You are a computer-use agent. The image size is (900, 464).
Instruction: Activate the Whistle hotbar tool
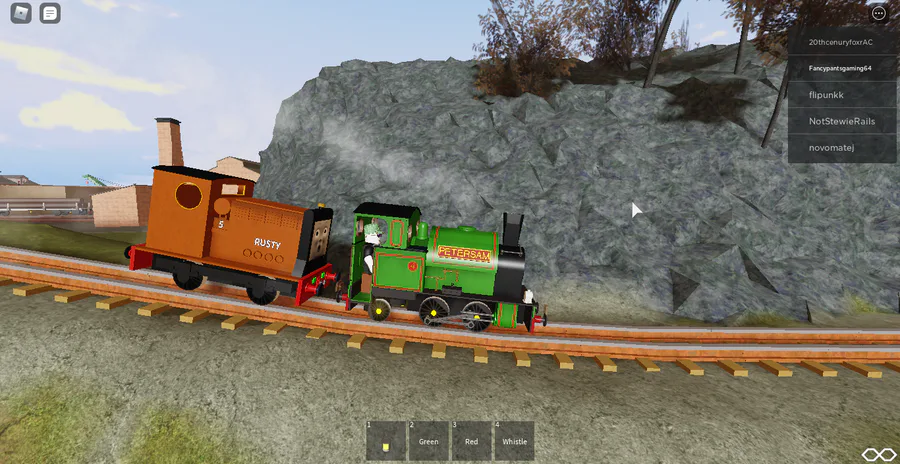coord(514,441)
